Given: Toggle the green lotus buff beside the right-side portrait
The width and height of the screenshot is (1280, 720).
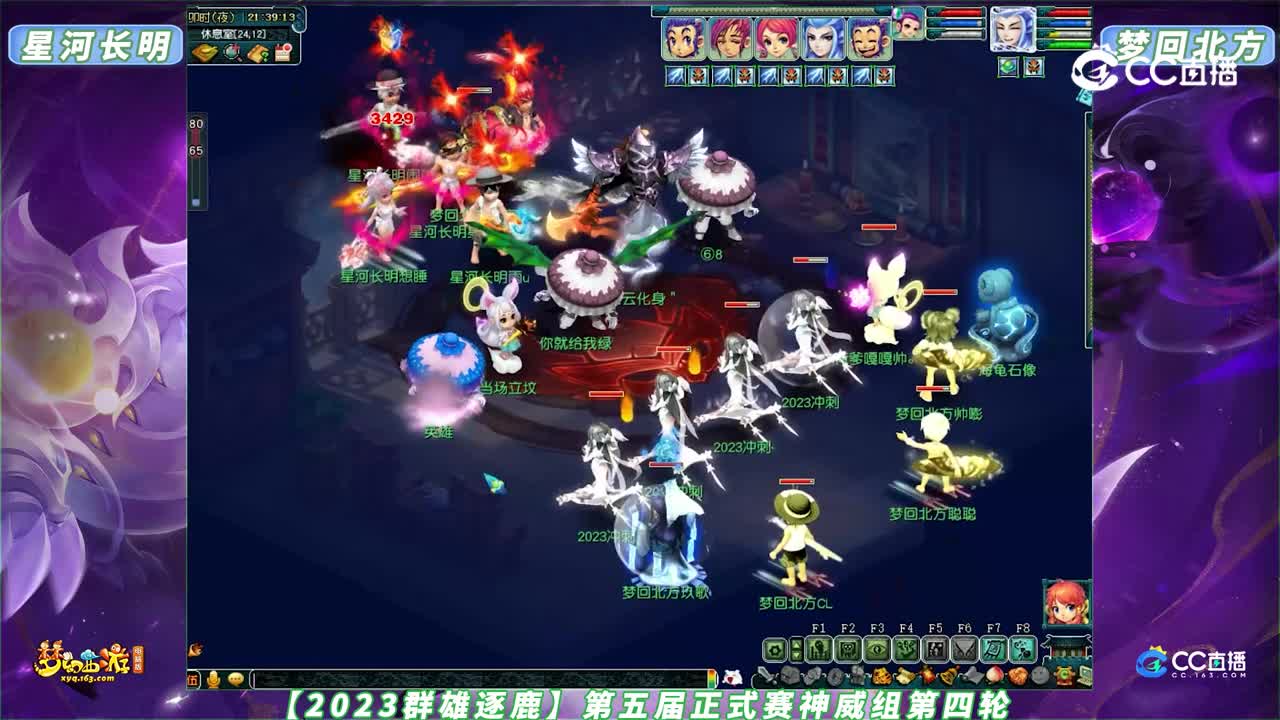Looking at the screenshot, I should click(x=1008, y=67).
